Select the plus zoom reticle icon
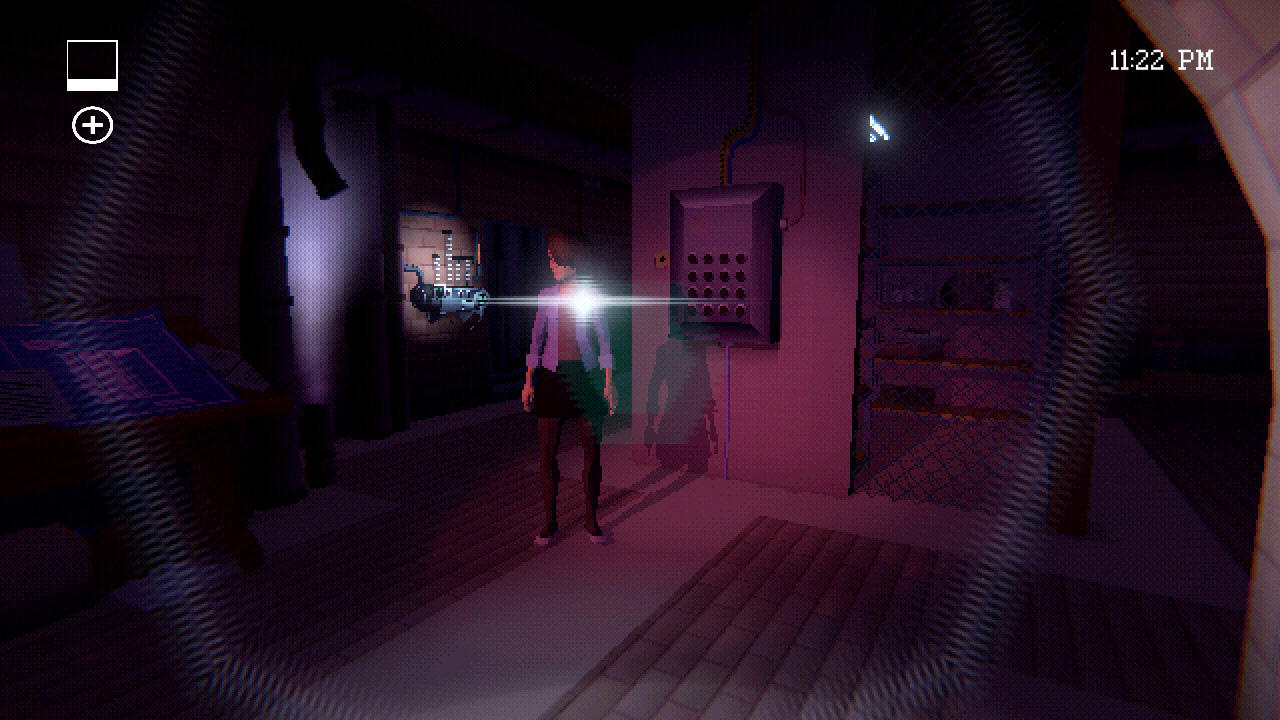1280x720 pixels. [91, 126]
